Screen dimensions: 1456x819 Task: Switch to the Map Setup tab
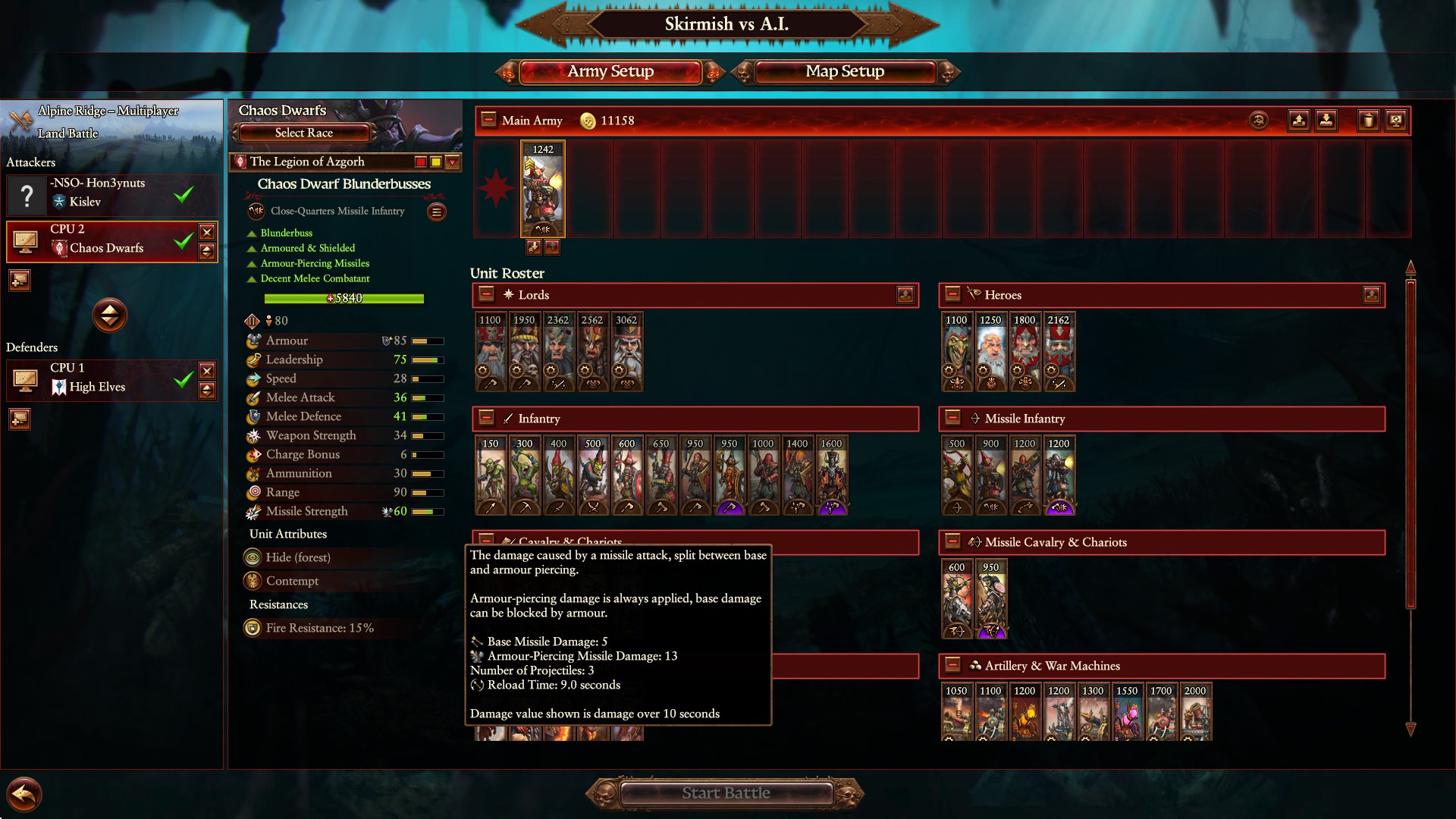[844, 71]
